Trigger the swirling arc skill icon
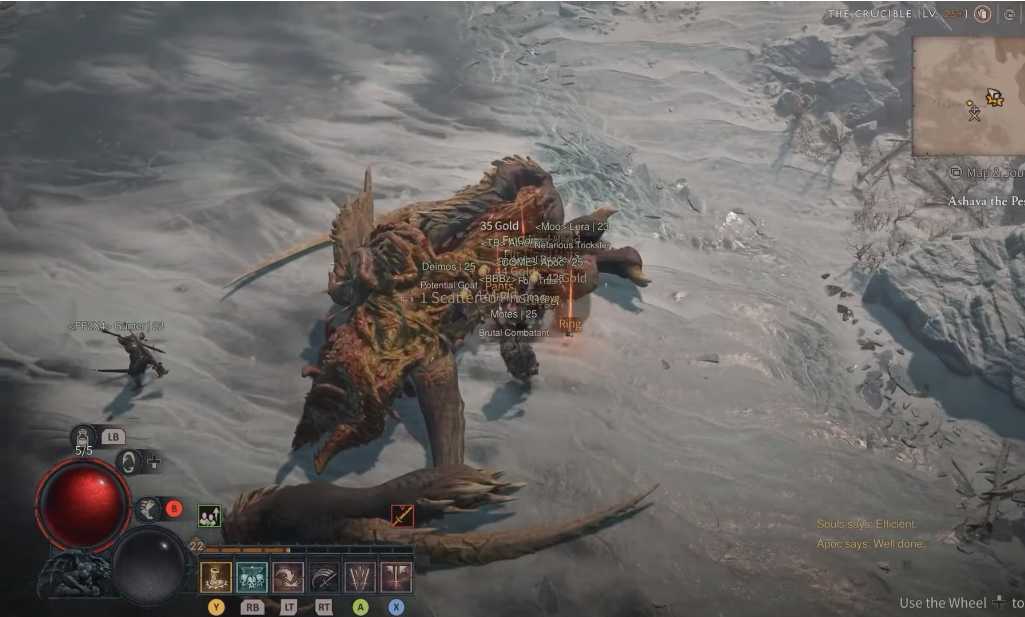The height and width of the screenshot is (617, 1025). 288,577
